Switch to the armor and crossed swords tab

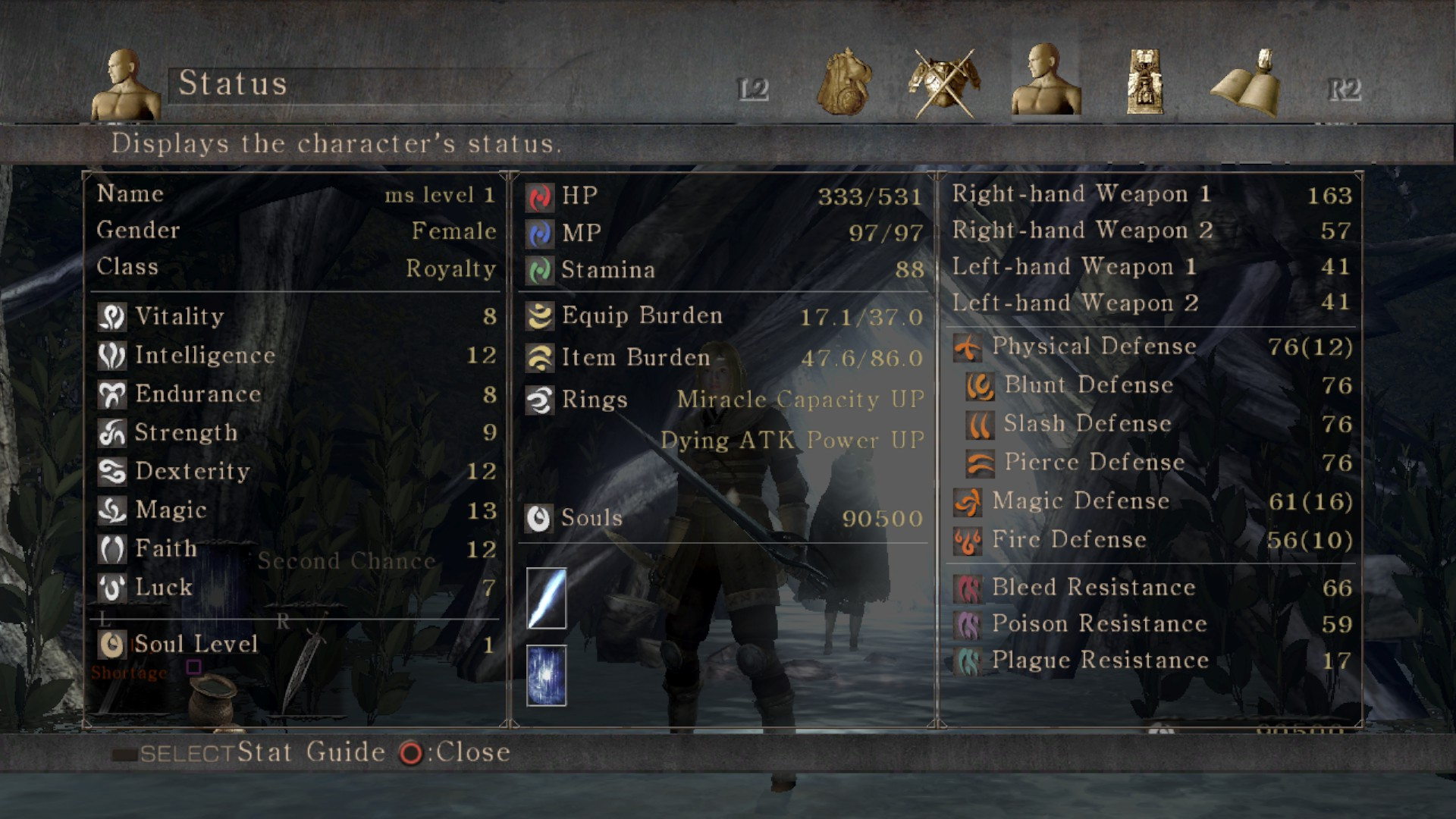pos(944,83)
